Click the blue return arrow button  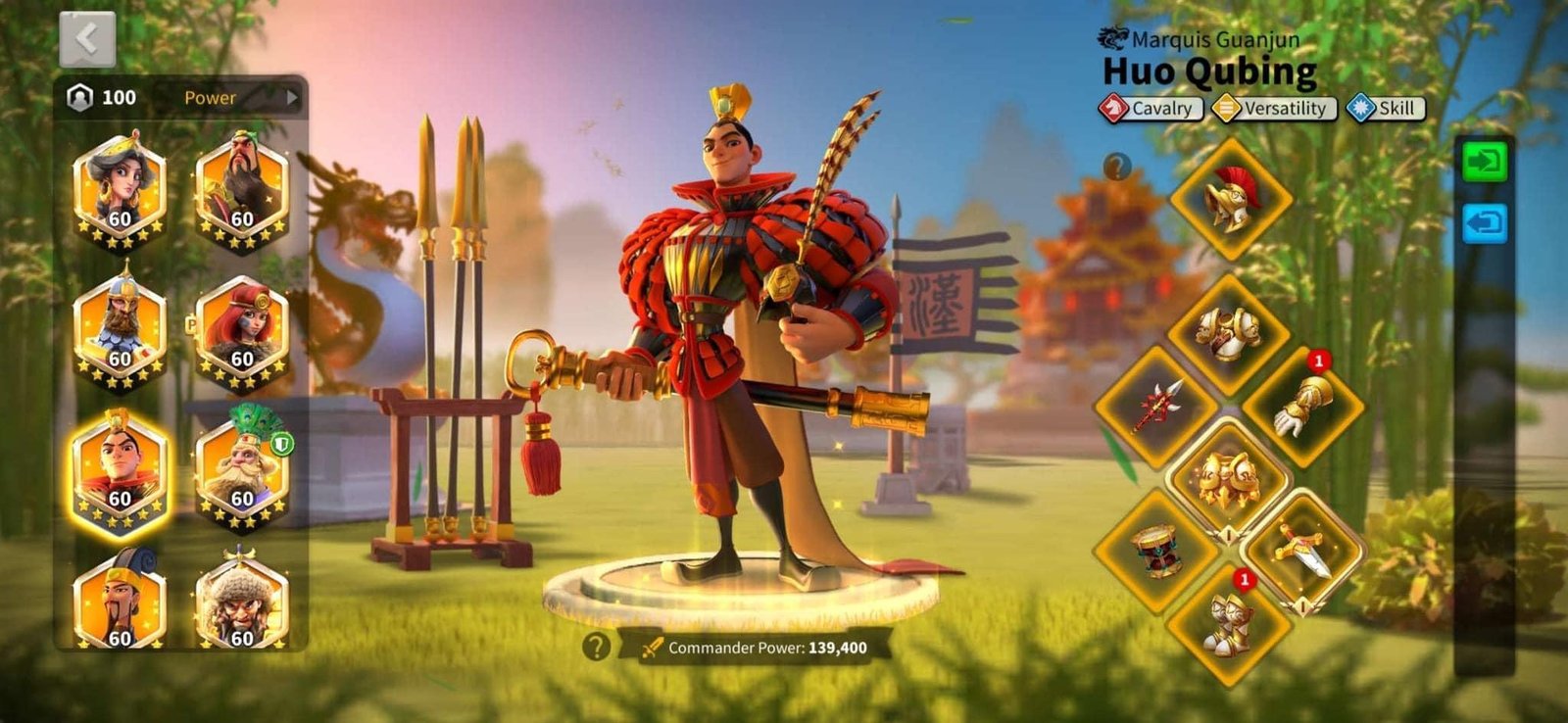pos(1484,223)
